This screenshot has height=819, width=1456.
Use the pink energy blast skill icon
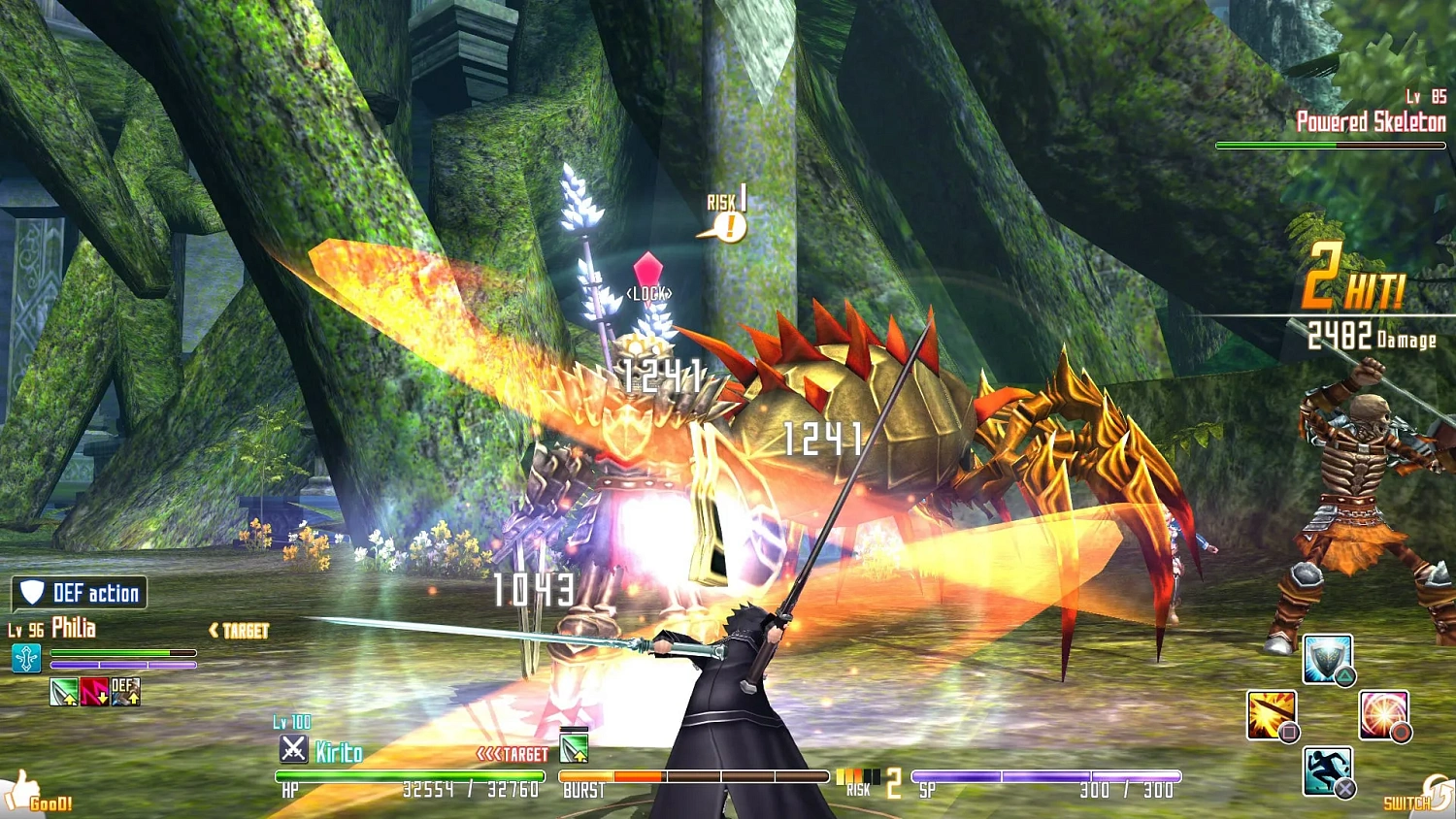pyautogui.click(x=1382, y=715)
